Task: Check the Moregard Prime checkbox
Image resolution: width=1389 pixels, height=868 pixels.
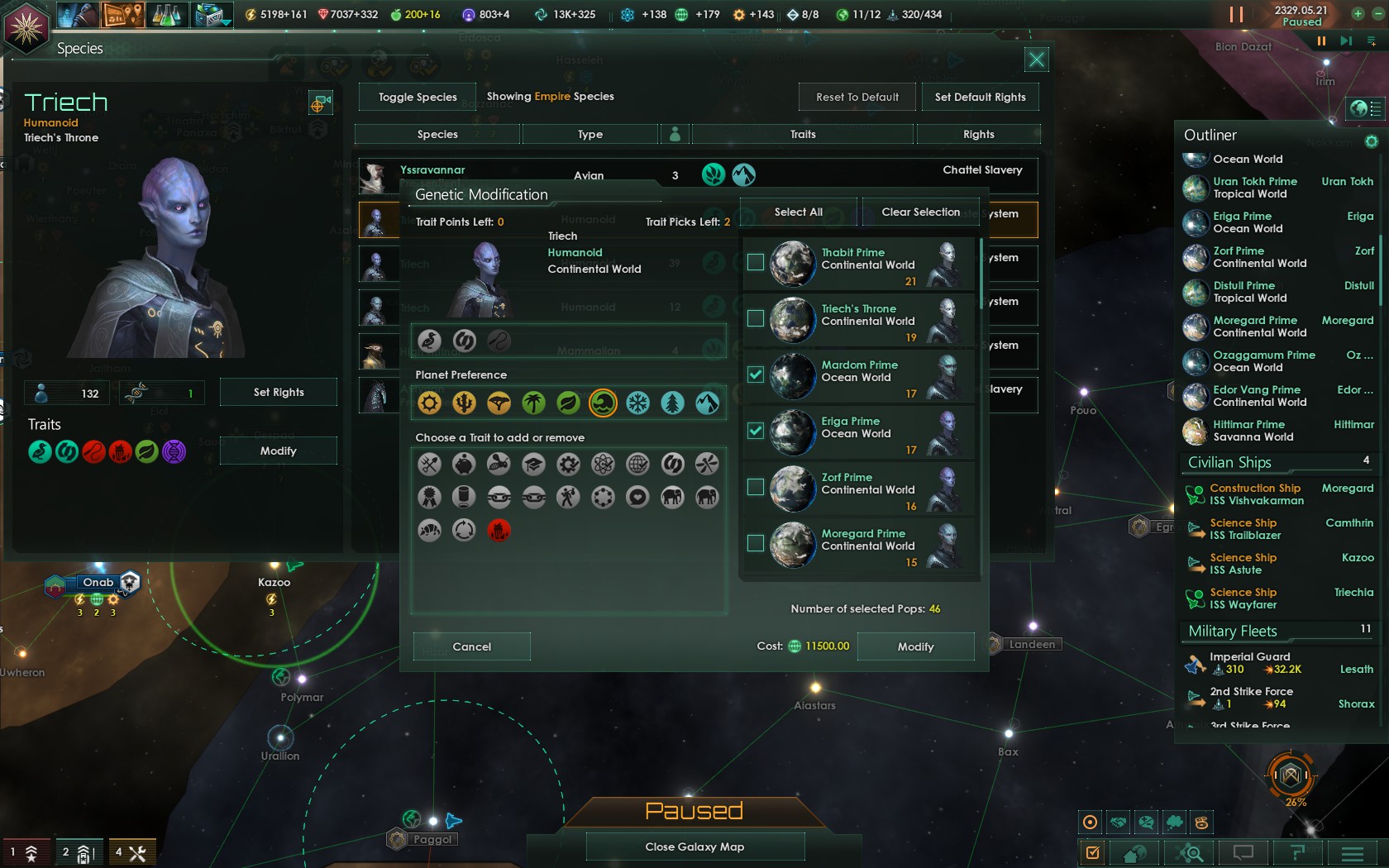Action: tap(755, 543)
